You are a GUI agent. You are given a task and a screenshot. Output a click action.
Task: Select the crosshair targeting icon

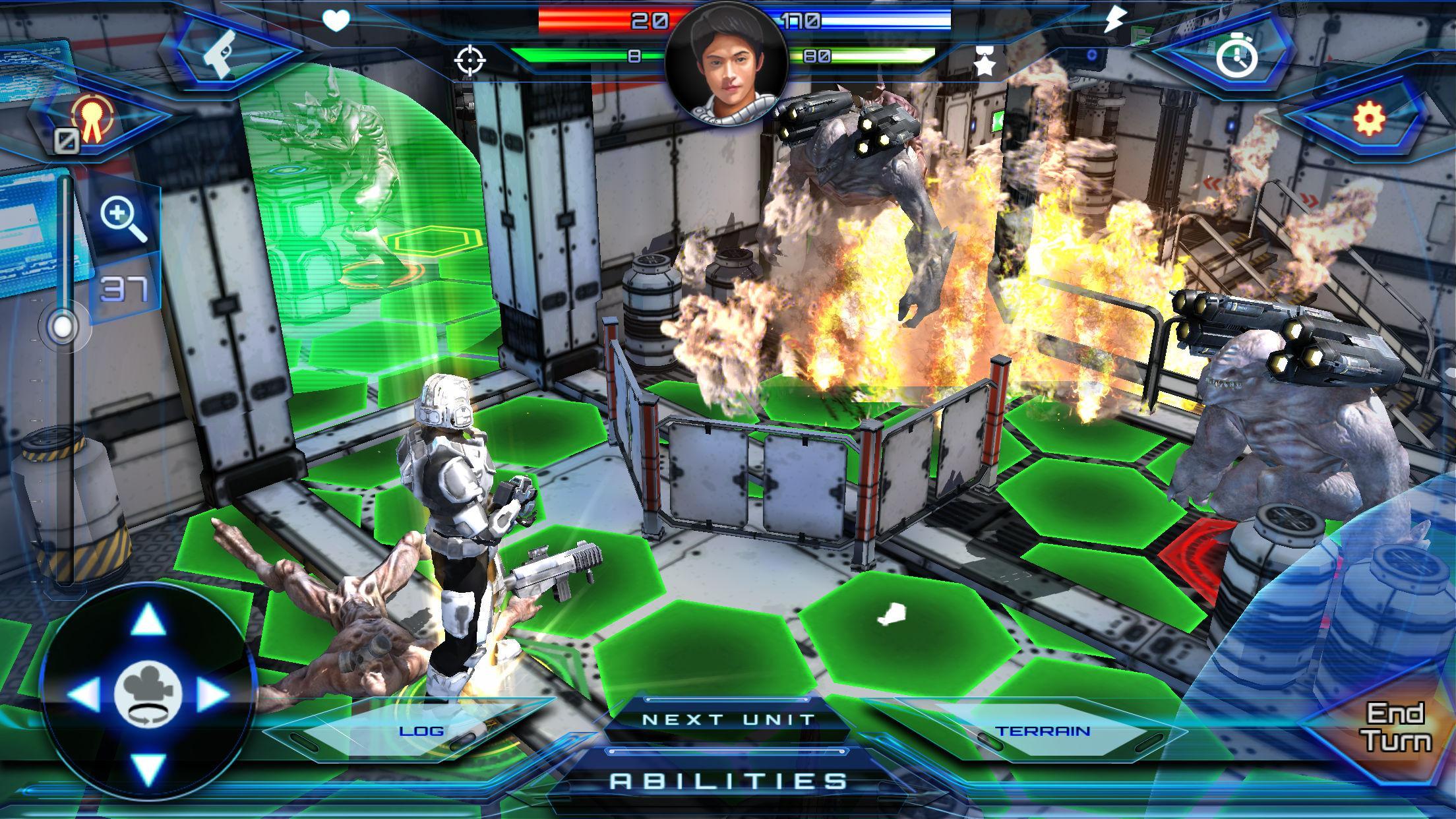pyautogui.click(x=471, y=61)
